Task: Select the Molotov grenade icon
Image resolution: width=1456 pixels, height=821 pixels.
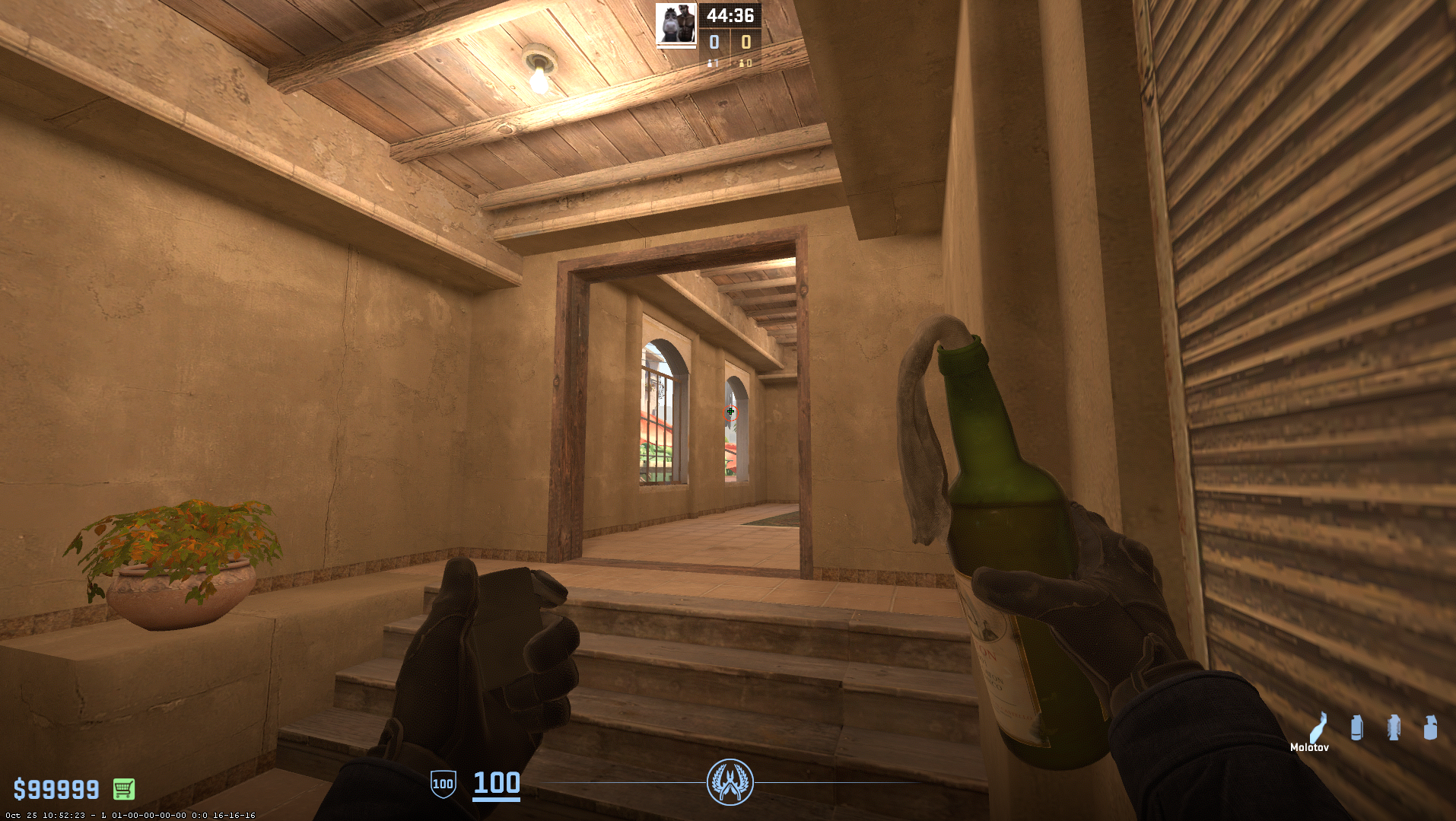Action: 1320,728
